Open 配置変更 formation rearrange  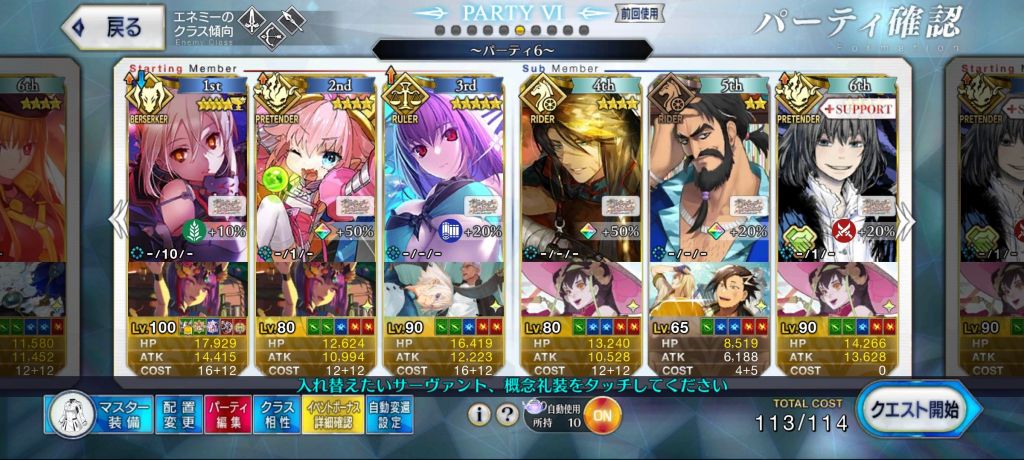coord(178,415)
